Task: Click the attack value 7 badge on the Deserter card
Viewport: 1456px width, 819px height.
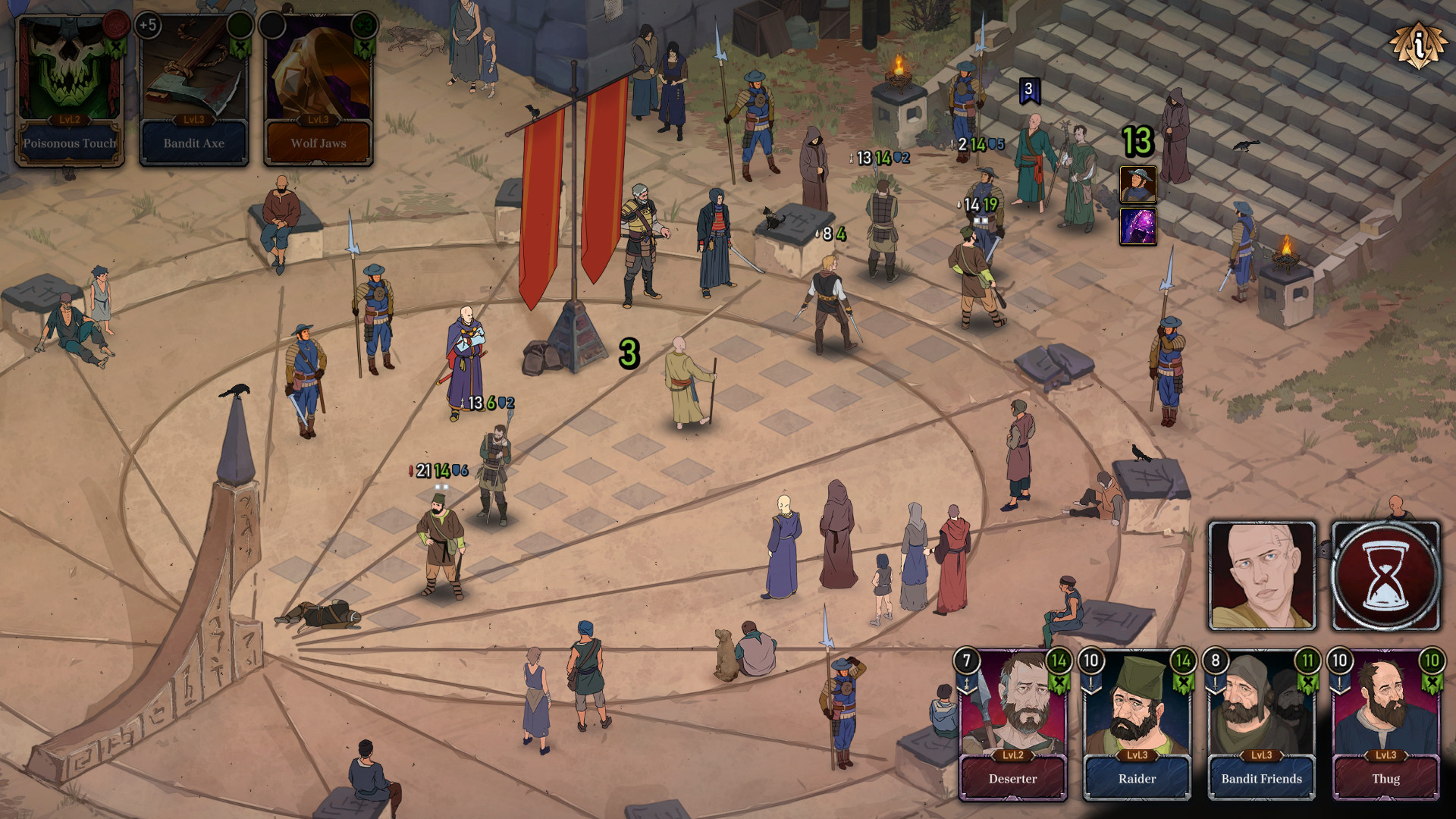Action: click(x=966, y=661)
